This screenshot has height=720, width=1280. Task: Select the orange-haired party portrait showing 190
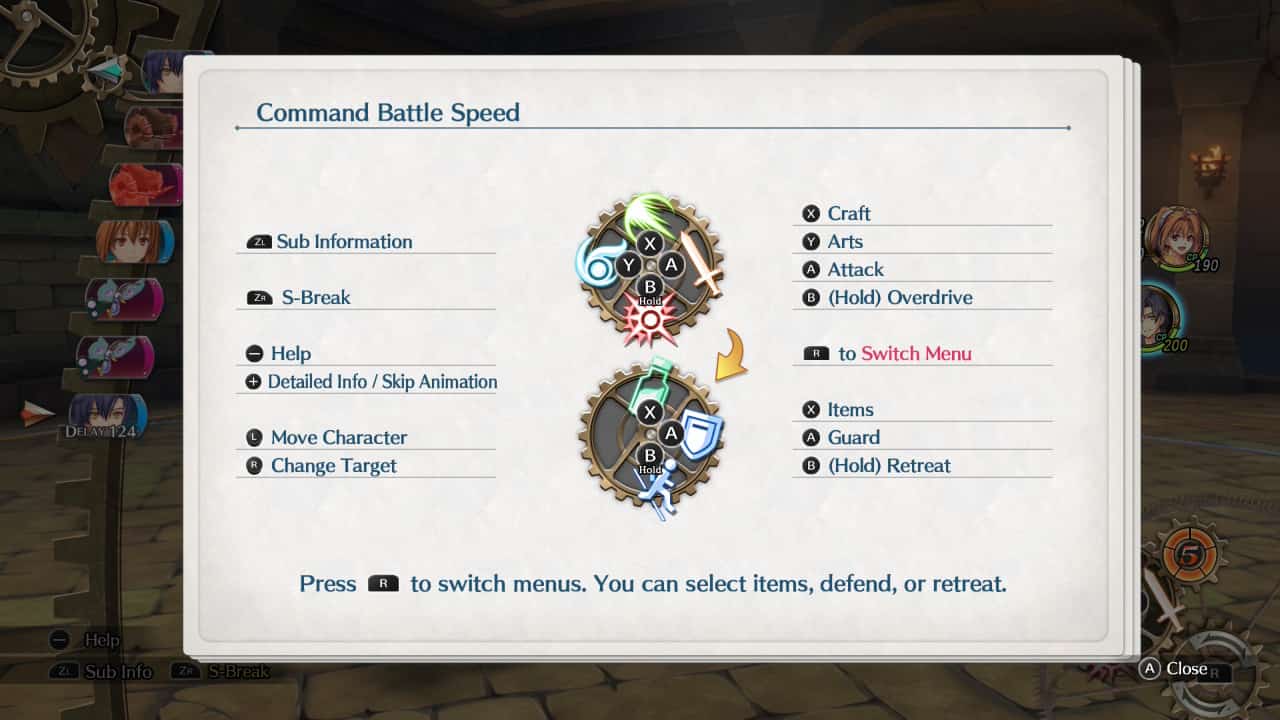pos(1174,238)
